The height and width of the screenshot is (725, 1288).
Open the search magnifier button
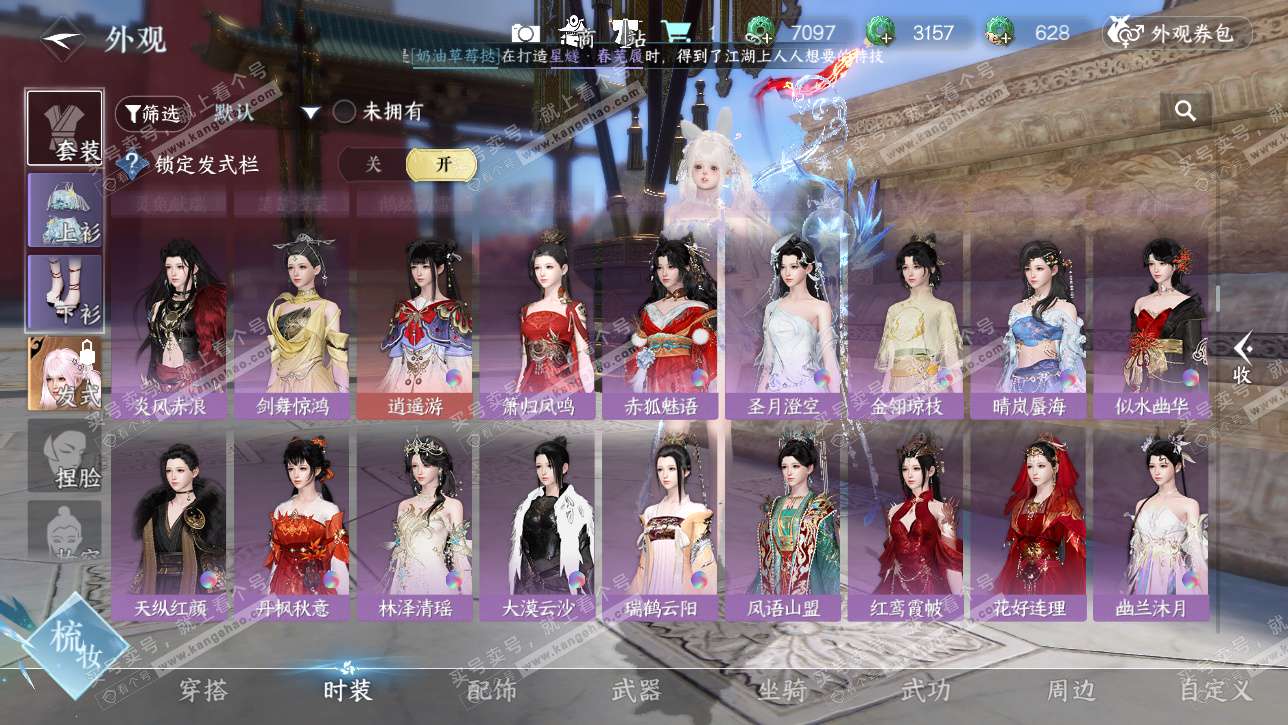pyautogui.click(x=1186, y=111)
